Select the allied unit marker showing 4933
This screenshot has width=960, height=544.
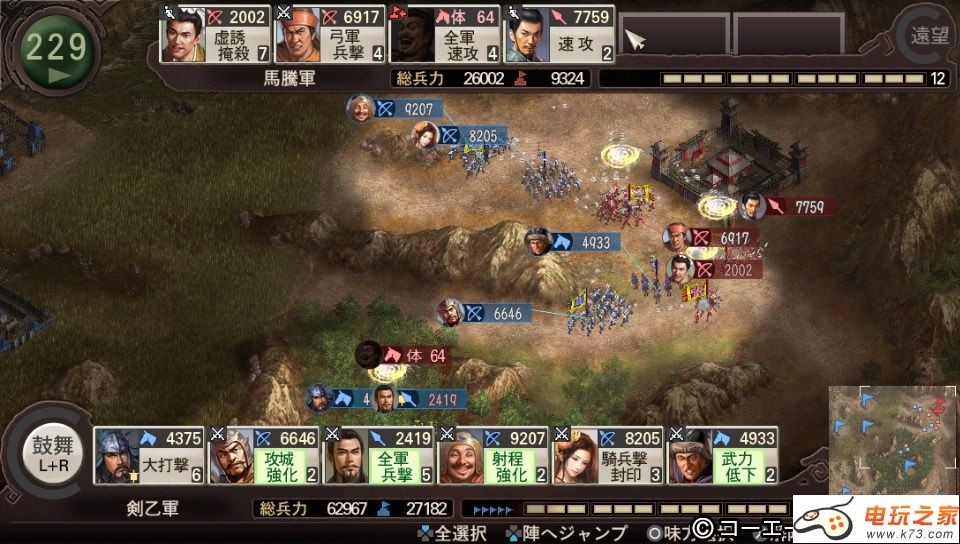tap(573, 241)
